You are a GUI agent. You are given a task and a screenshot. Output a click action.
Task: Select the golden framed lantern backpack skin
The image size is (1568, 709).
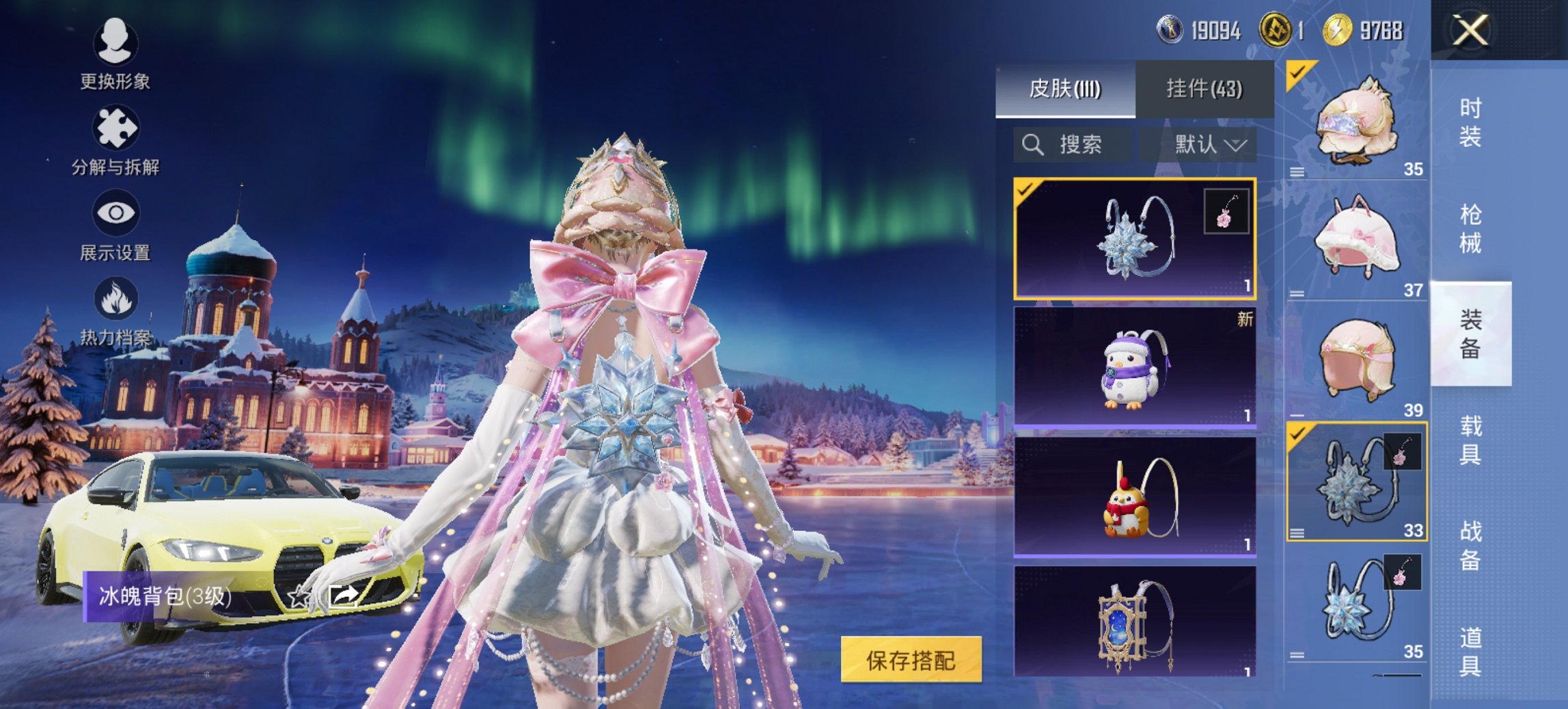click(x=1134, y=622)
